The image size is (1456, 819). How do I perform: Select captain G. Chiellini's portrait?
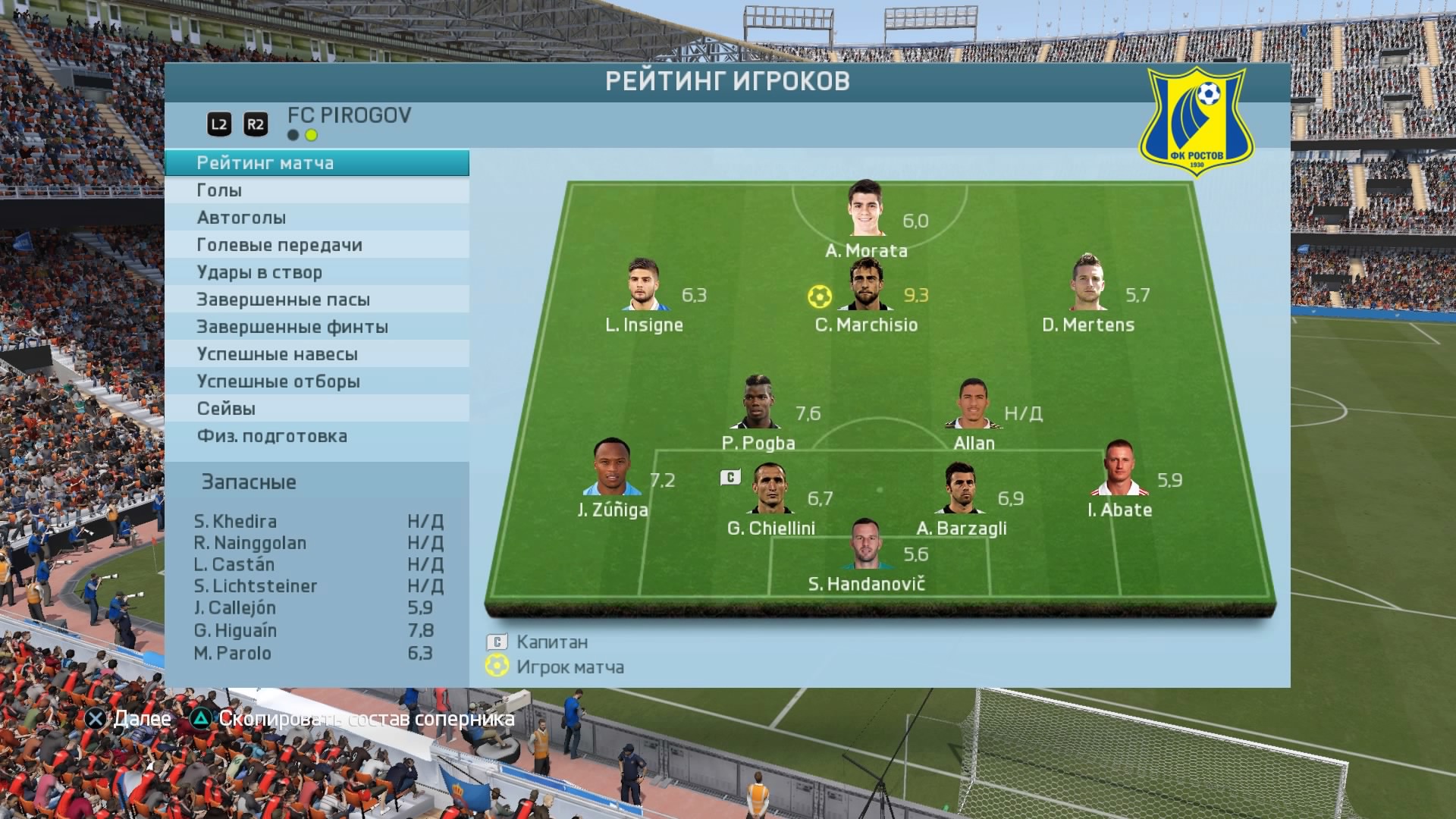pos(772,489)
